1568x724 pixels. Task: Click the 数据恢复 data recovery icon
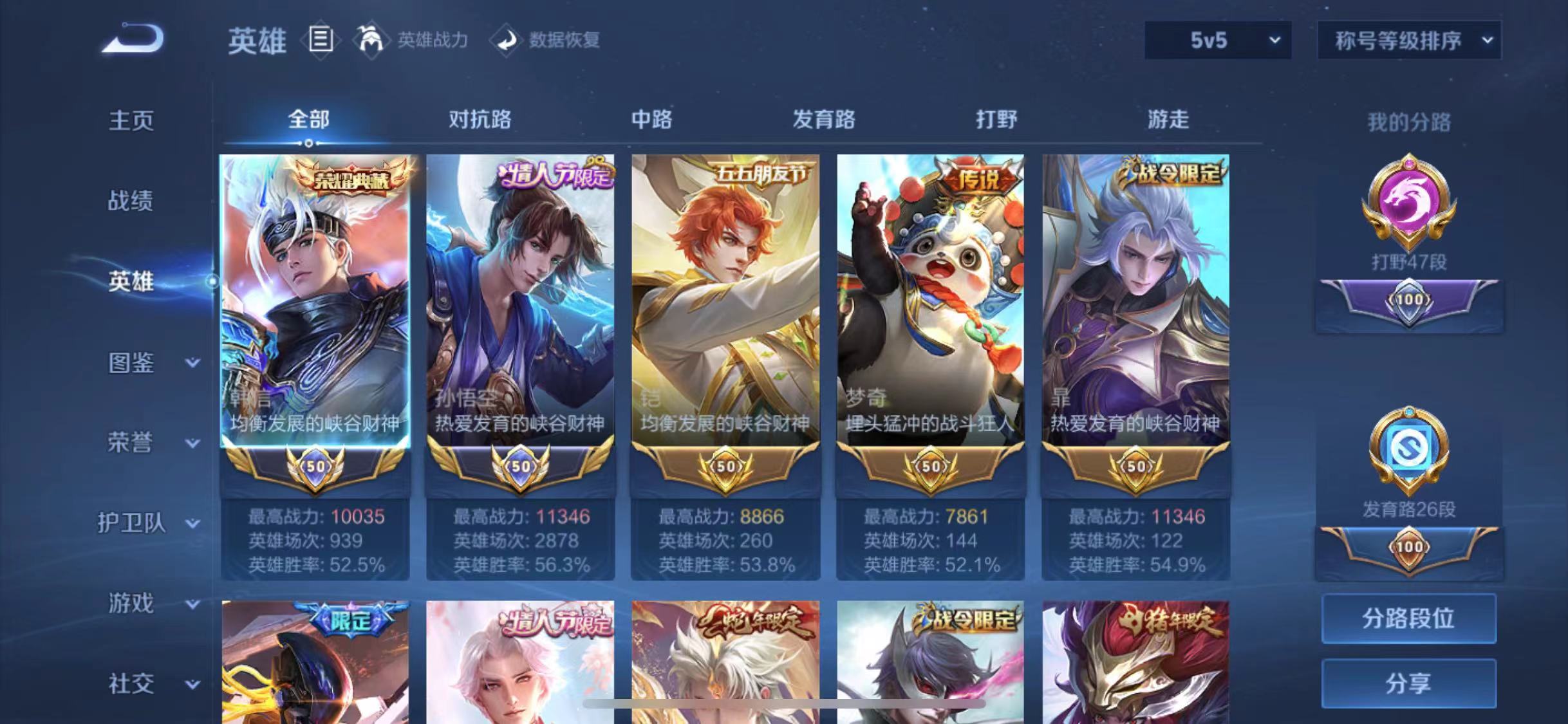(x=508, y=40)
